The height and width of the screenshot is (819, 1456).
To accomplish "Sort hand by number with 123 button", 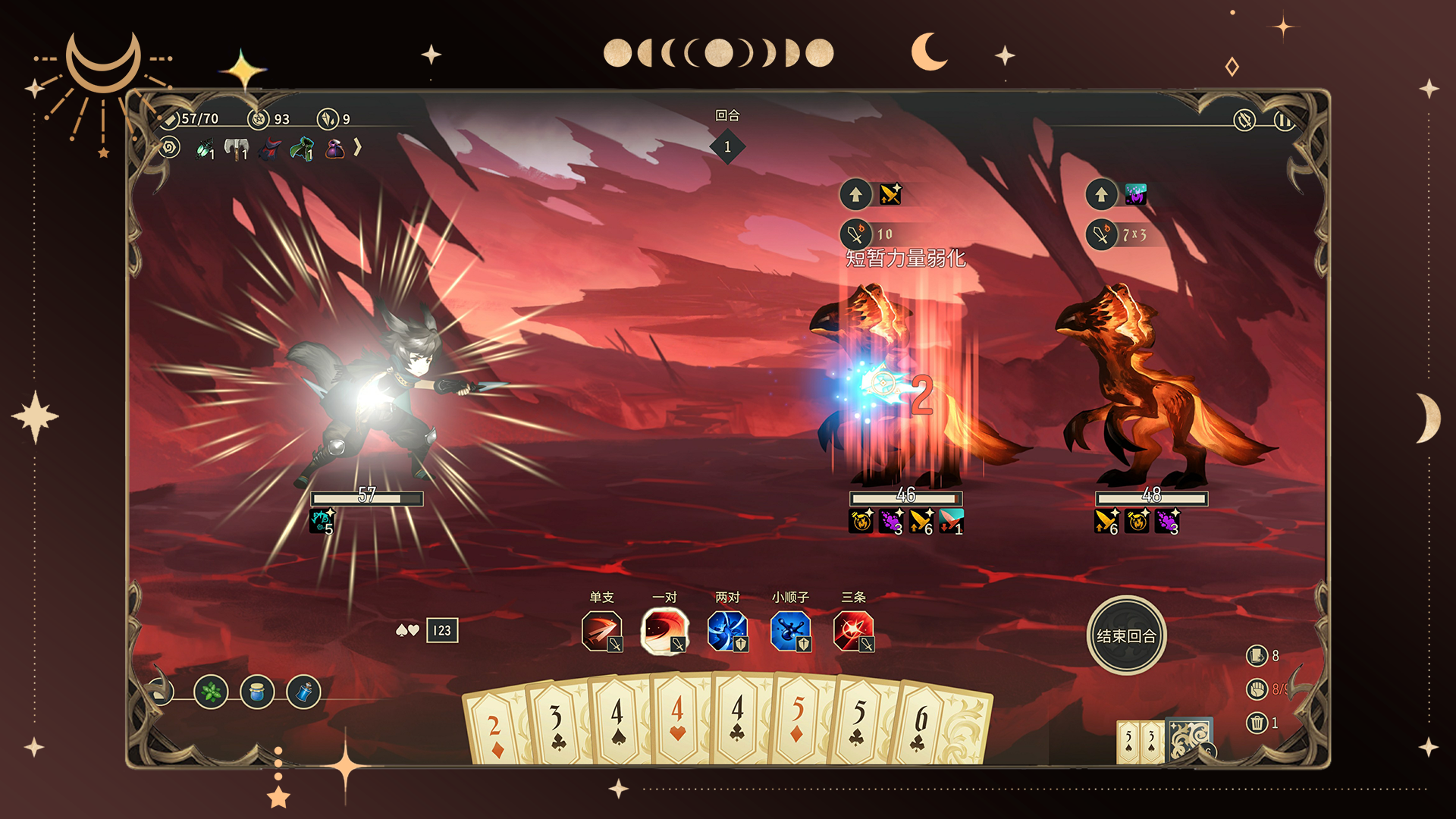I will coord(442,630).
